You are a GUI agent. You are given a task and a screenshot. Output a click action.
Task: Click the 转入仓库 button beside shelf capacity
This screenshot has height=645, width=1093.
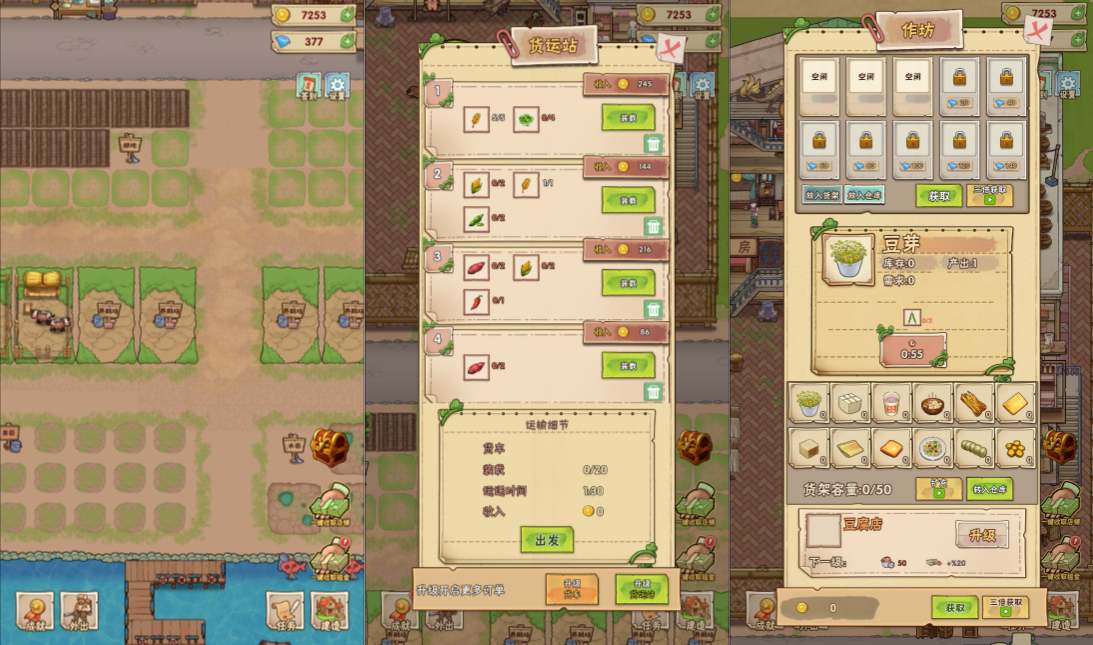pos(989,489)
